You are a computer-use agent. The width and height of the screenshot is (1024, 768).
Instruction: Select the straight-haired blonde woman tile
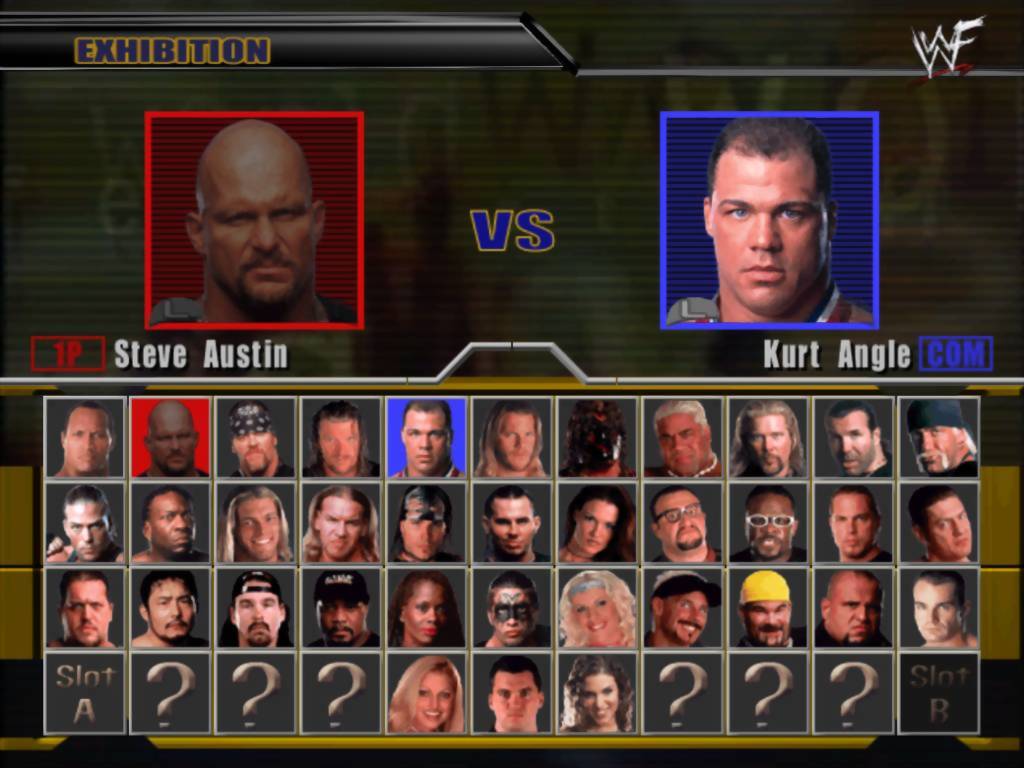[426, 693]
